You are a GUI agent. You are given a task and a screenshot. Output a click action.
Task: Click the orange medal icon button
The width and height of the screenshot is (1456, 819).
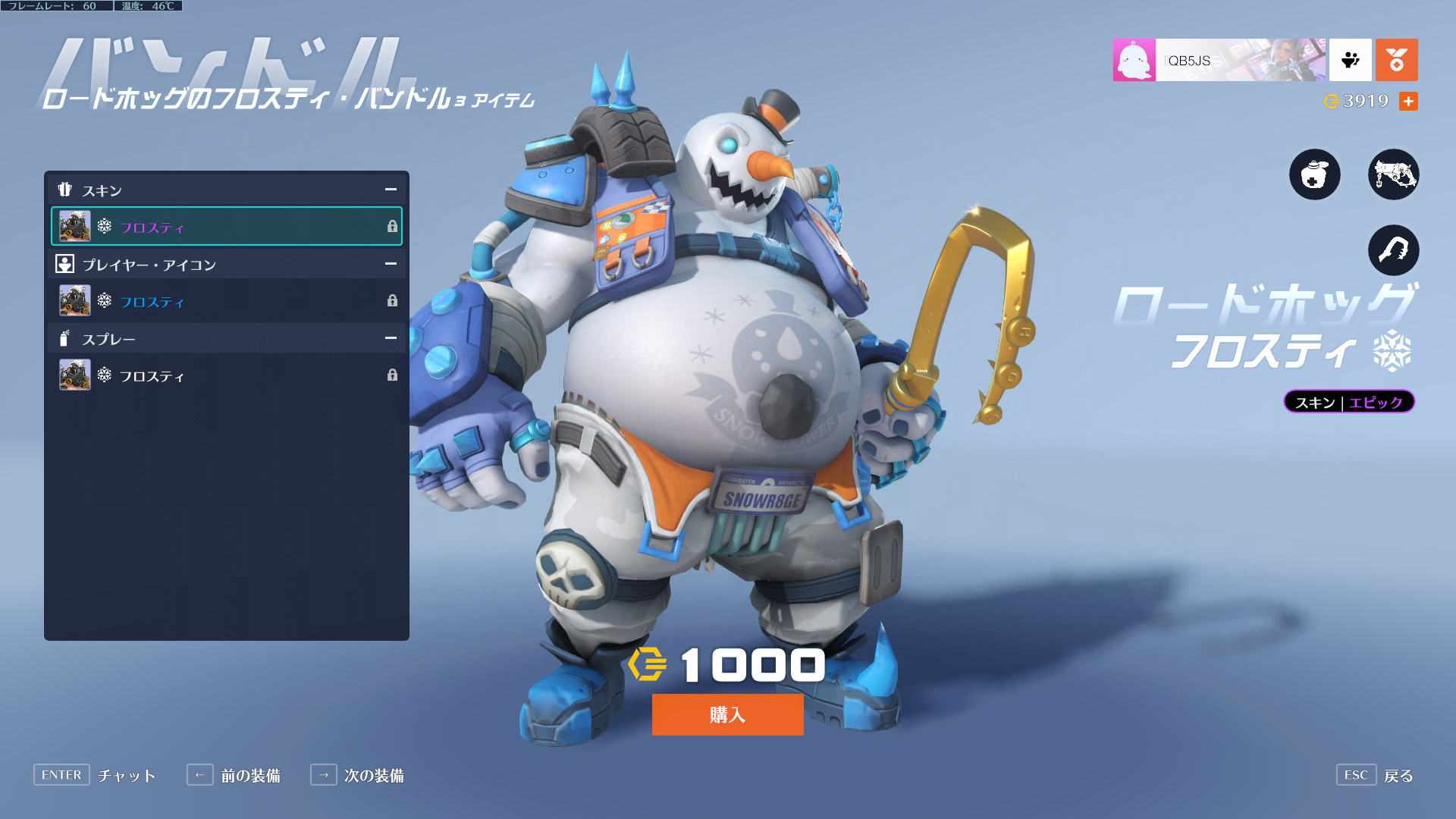pos(1396,60)
